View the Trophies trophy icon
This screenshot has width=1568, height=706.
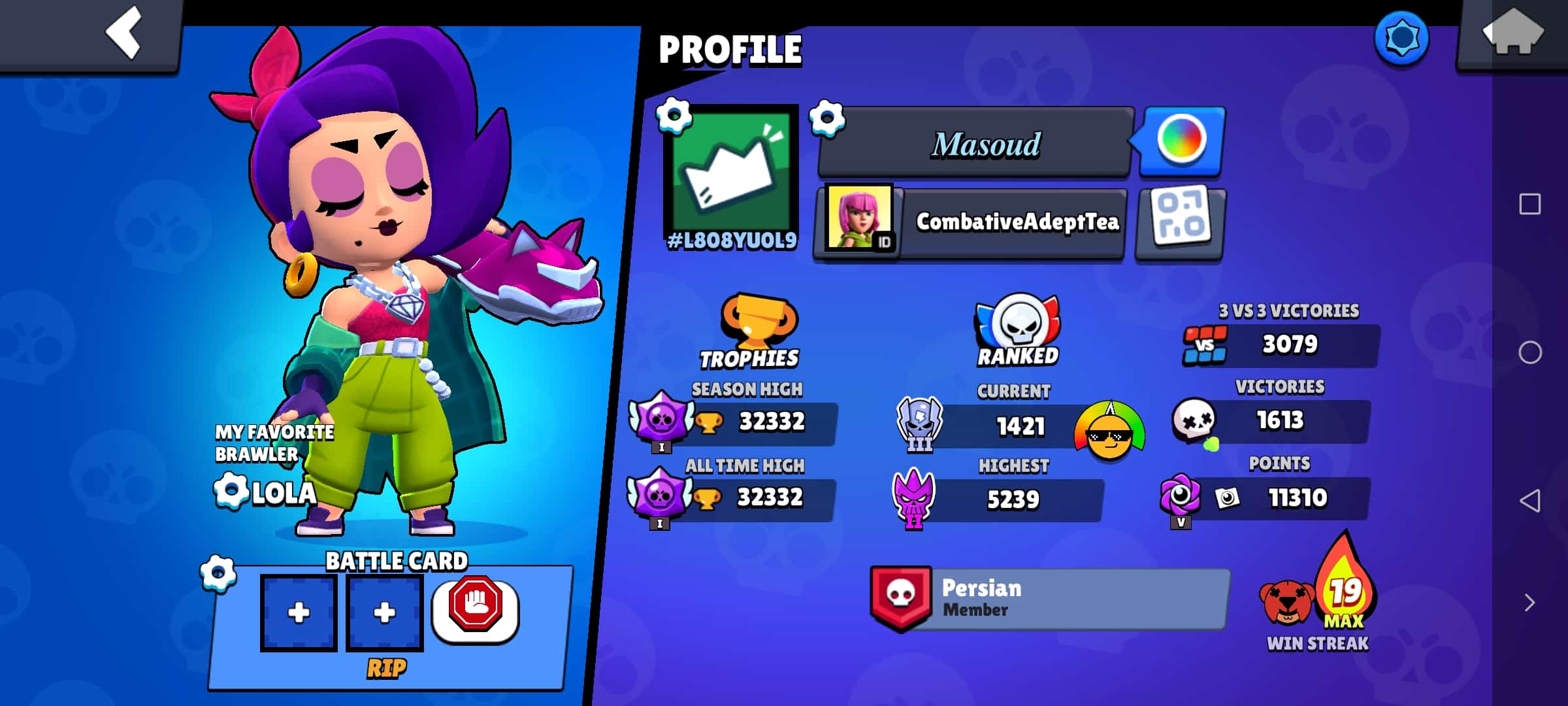pos(757,320)
